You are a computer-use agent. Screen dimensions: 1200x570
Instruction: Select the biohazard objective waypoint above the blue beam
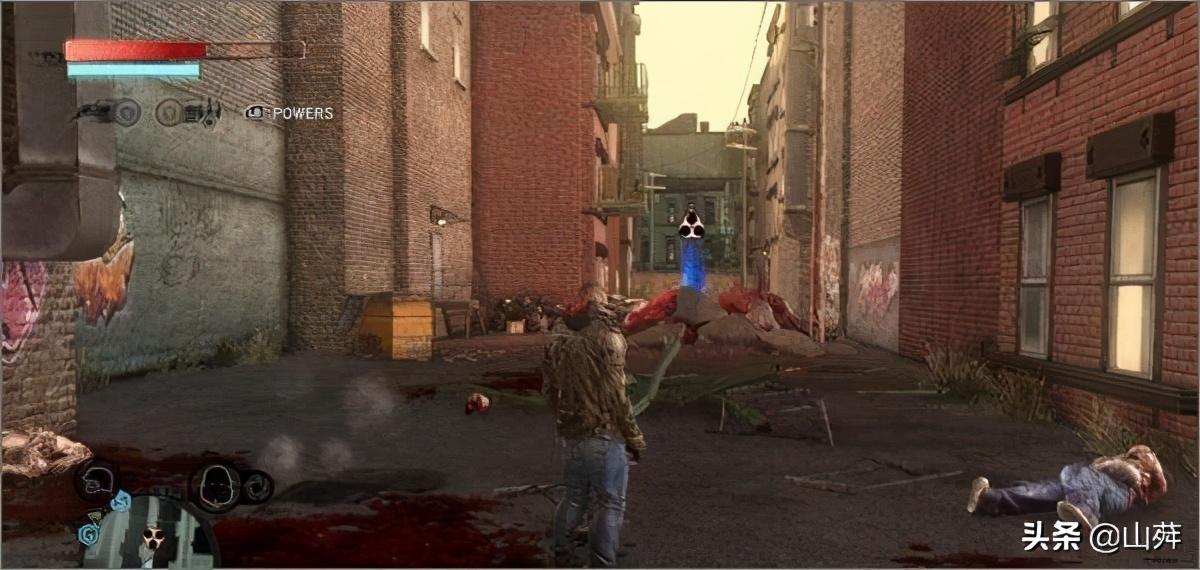pyautogui.click(x=691, y=225)
